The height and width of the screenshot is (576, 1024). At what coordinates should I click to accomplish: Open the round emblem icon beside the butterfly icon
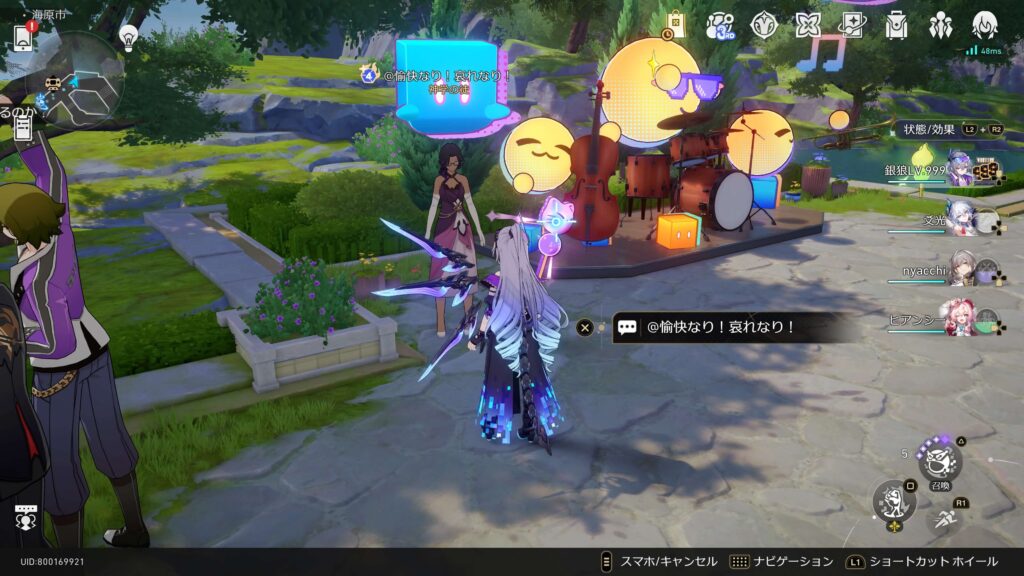(765, 25)
